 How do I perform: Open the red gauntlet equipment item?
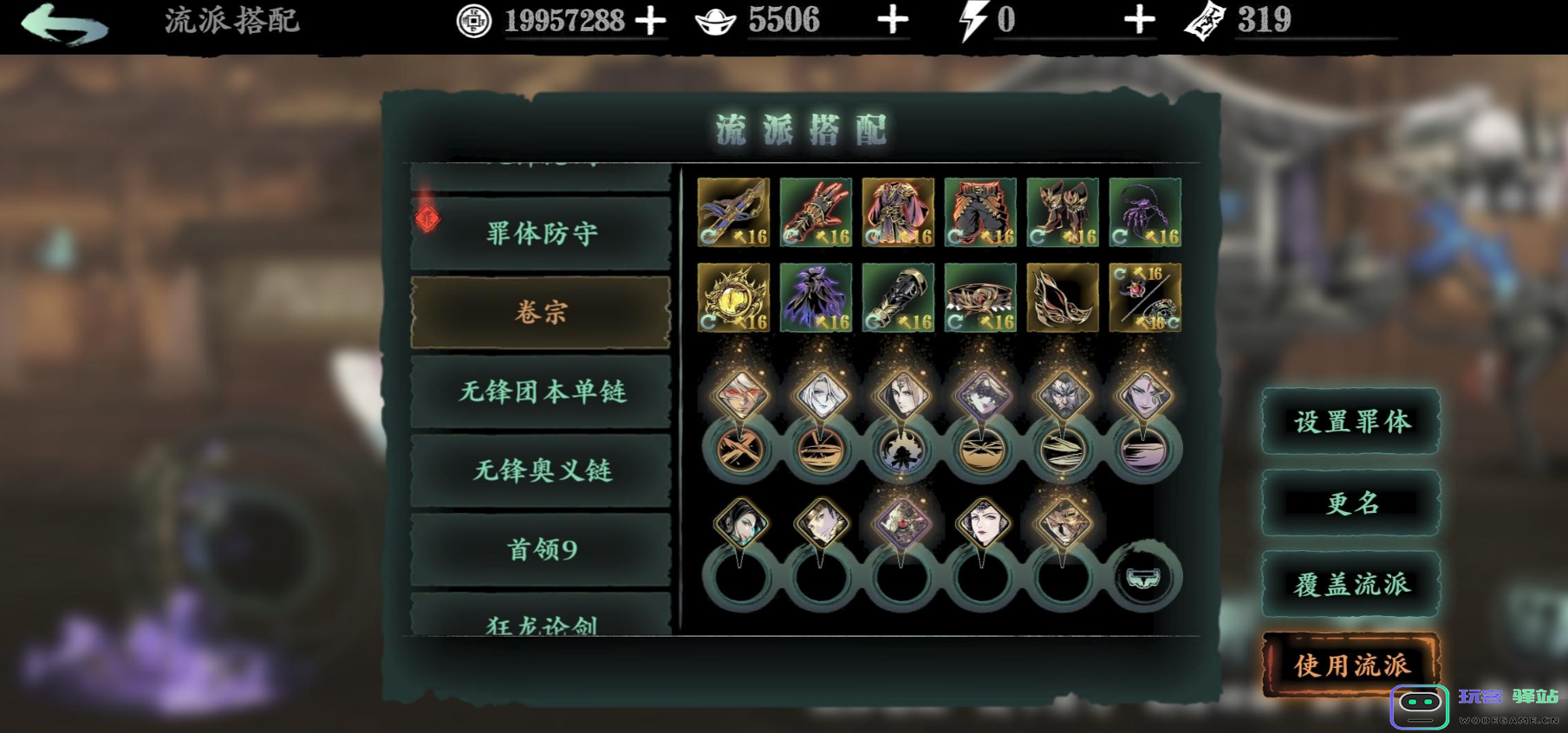click(815, 211)
